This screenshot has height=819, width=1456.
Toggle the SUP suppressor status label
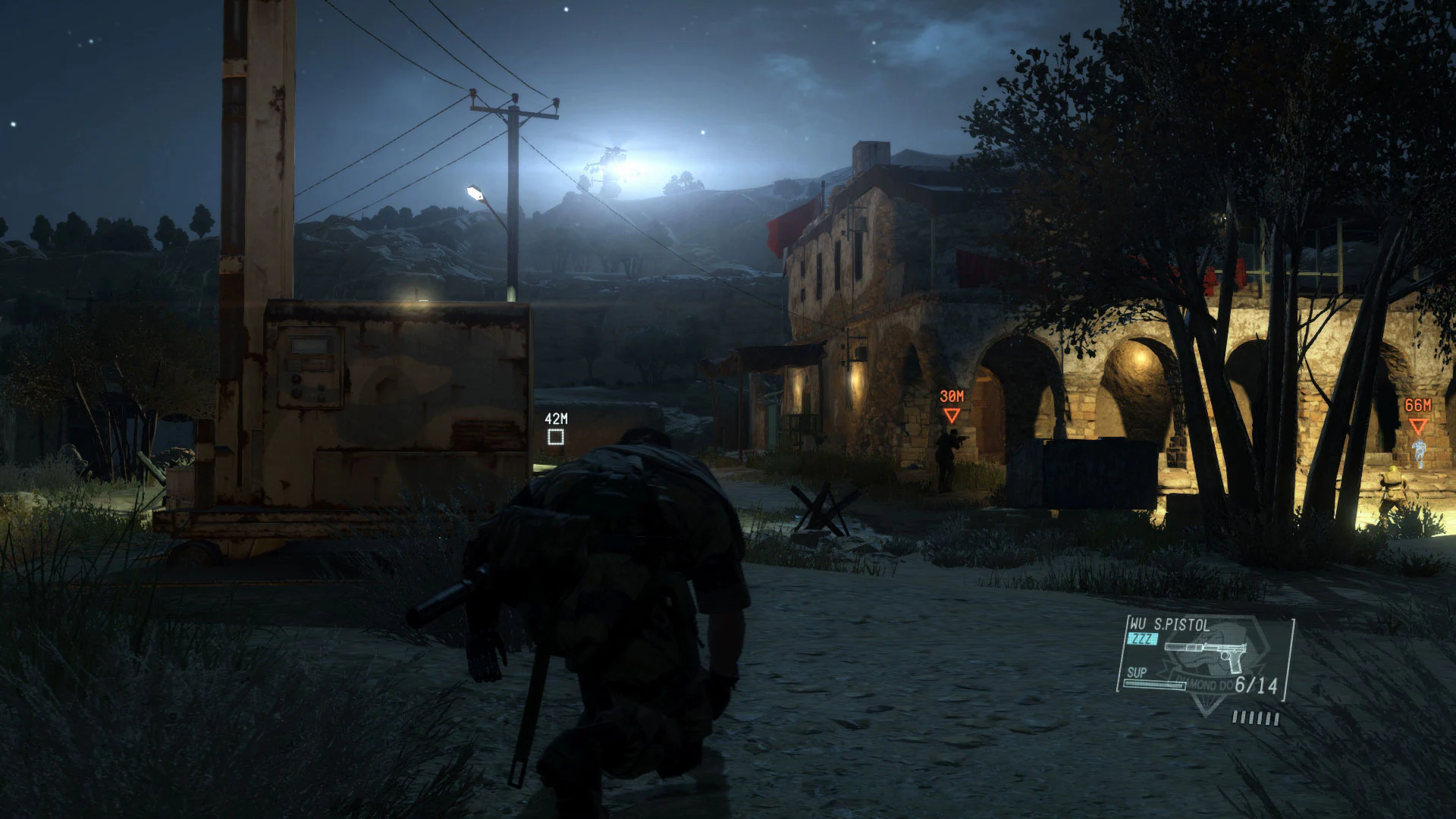point(1137,673)
